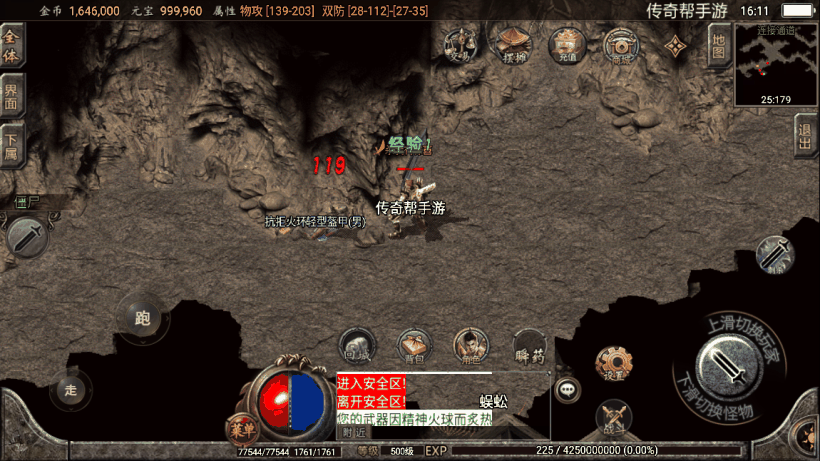Image resolution: width=820 pixels, height=461 pixels.
Task: Open the 菜单 menu button
Action: tap(241, 428)
